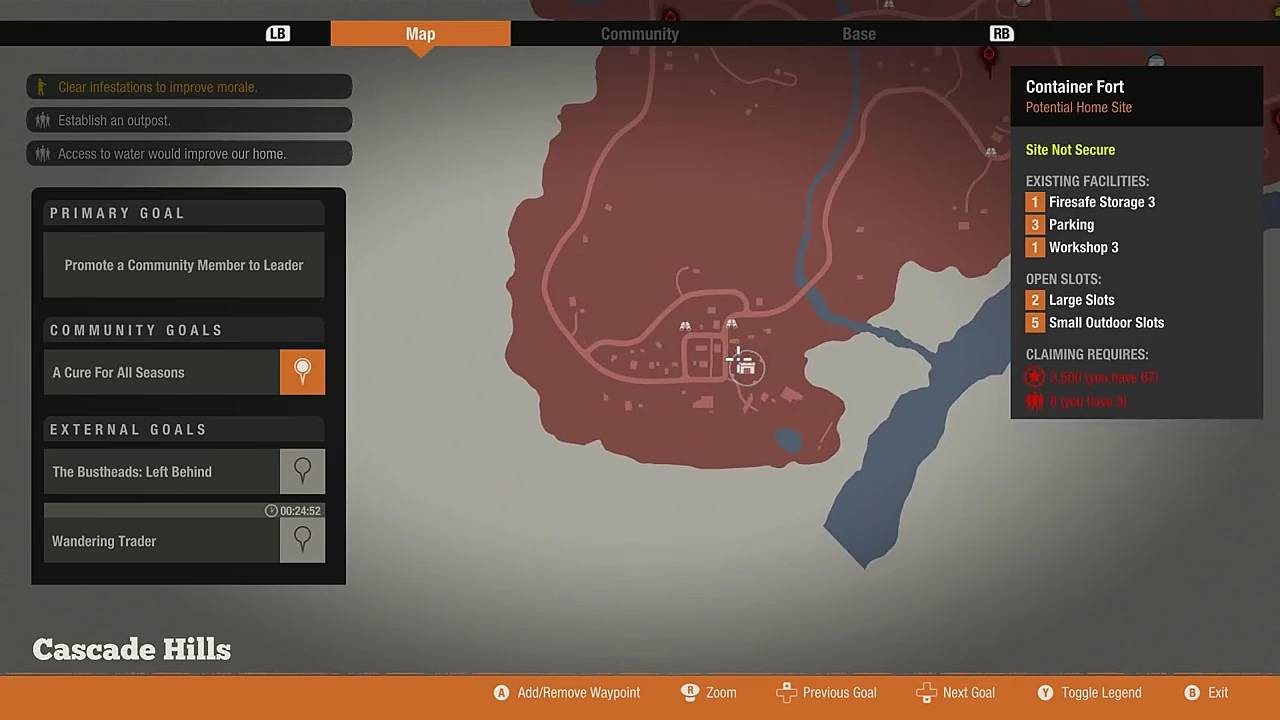Open the Base tab
The image size is (1280, 720).
[858, 33]
